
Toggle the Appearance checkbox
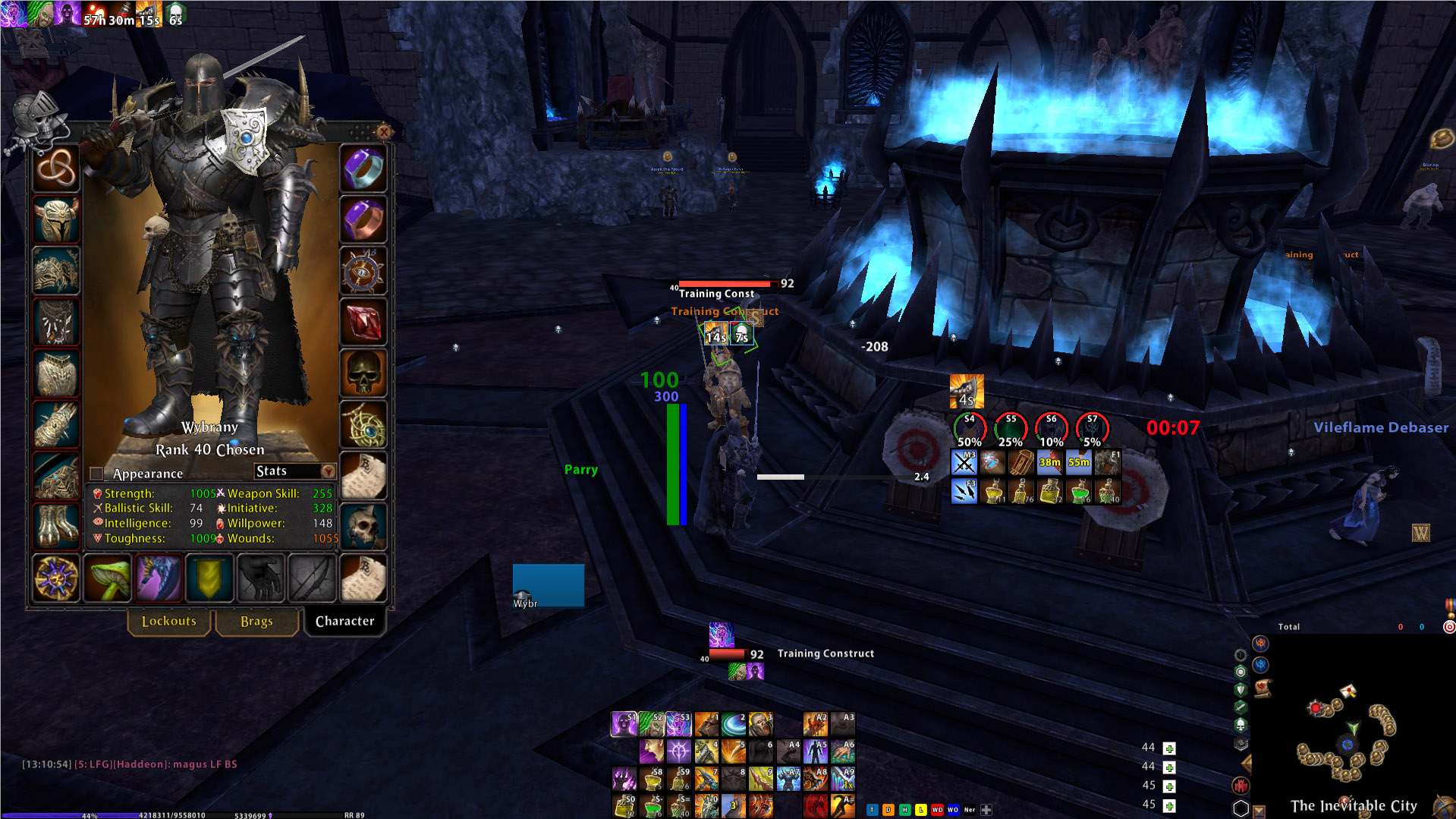[x=96, y=474]
